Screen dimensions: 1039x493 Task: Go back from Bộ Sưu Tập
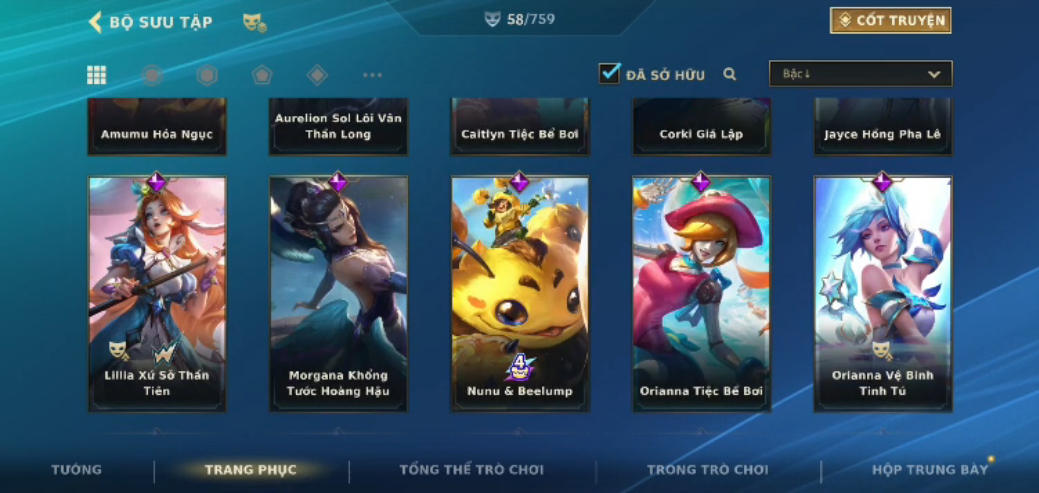pyautogui.click(x=96, y=22)
